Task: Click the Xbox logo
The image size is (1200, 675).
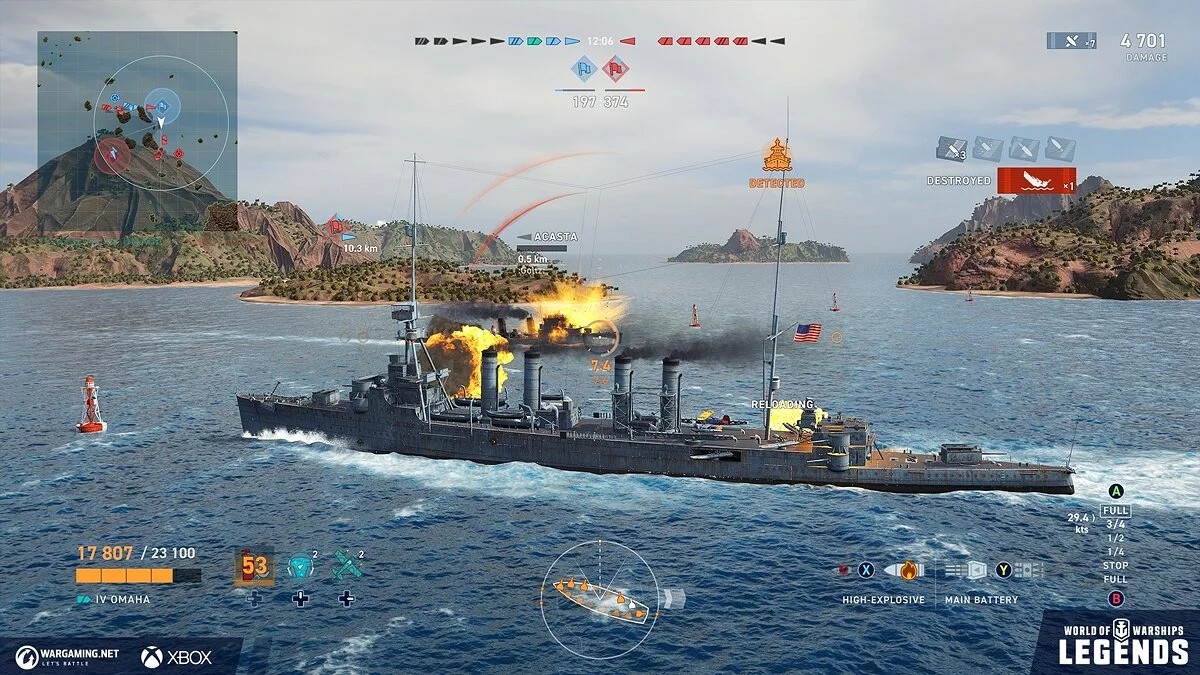Action: tap(176, 657)
